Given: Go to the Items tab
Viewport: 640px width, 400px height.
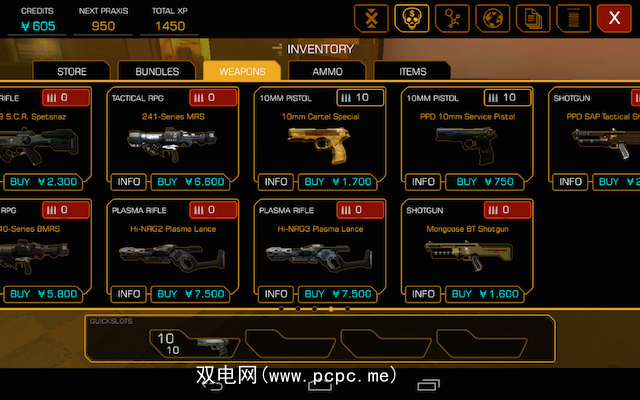Looking at the screenshot, I should coord(412,71).
